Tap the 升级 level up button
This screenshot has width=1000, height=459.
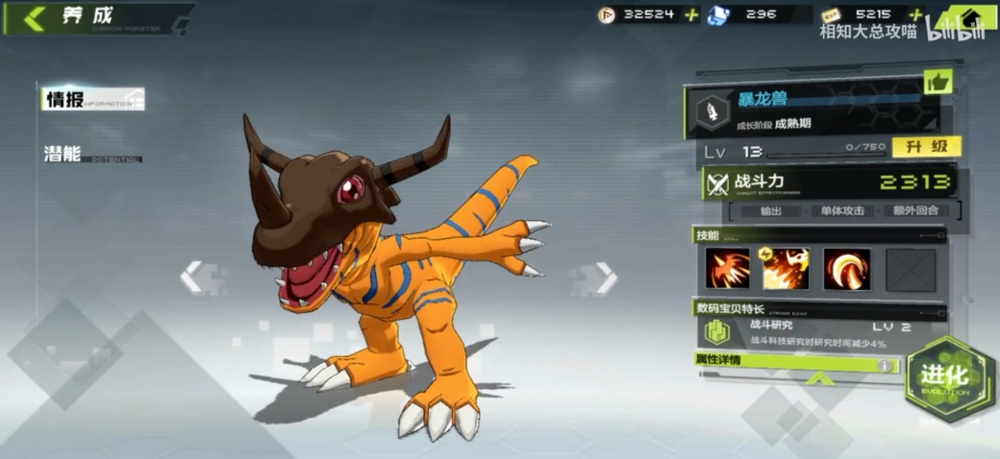point(926,148)
